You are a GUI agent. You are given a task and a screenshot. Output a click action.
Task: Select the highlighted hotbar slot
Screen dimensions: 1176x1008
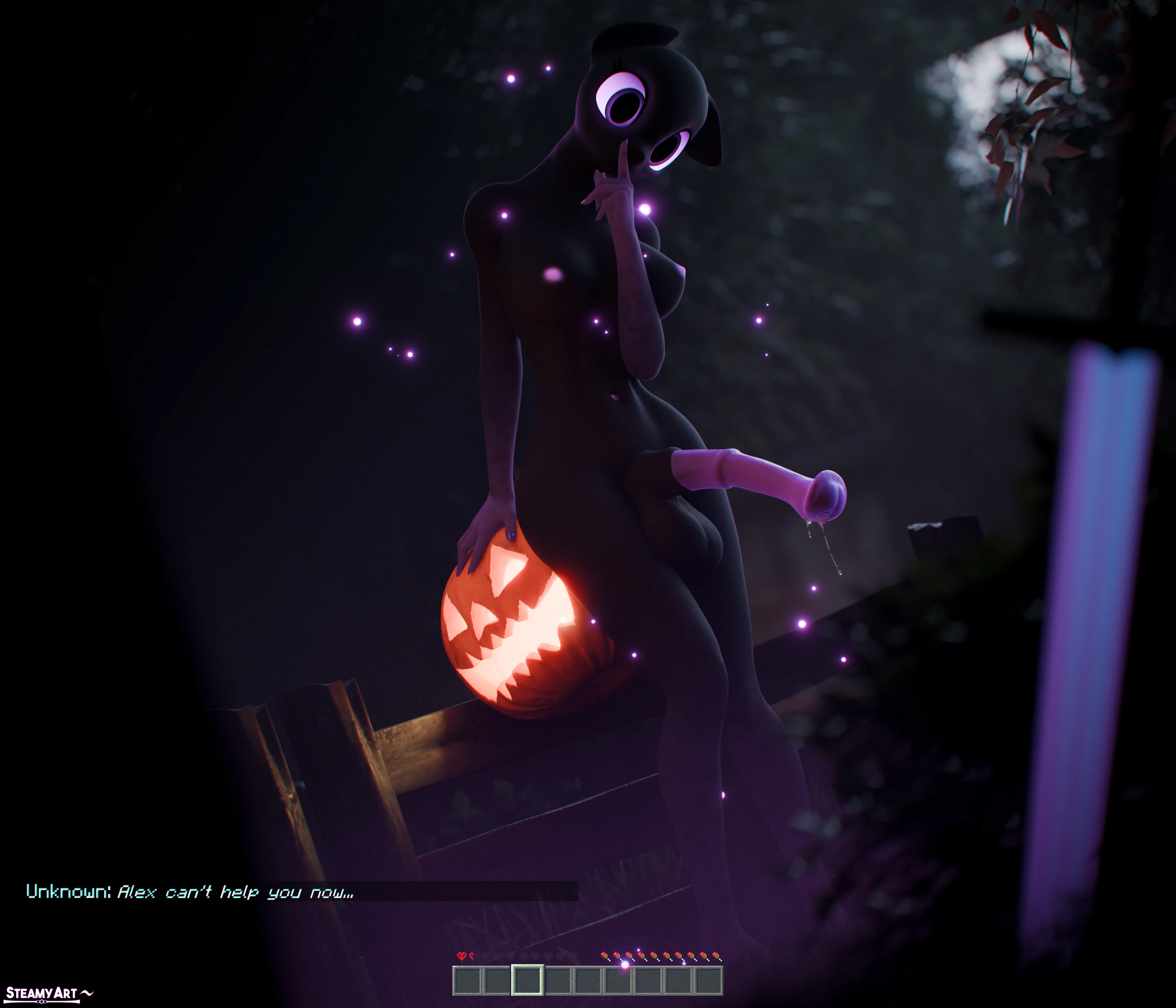click(x=527, y=980)
